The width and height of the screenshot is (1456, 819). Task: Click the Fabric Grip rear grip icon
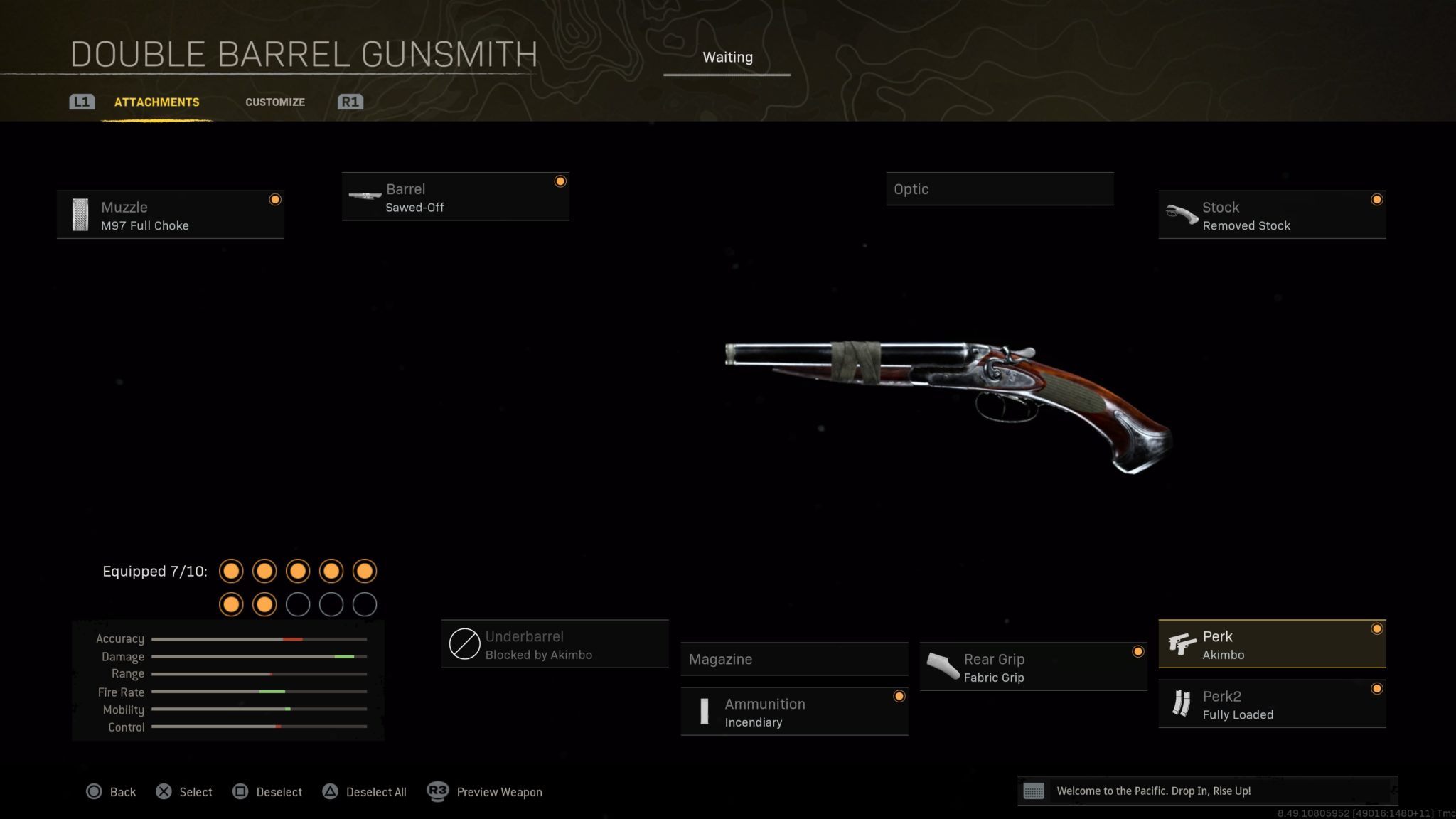coord(942,666)
